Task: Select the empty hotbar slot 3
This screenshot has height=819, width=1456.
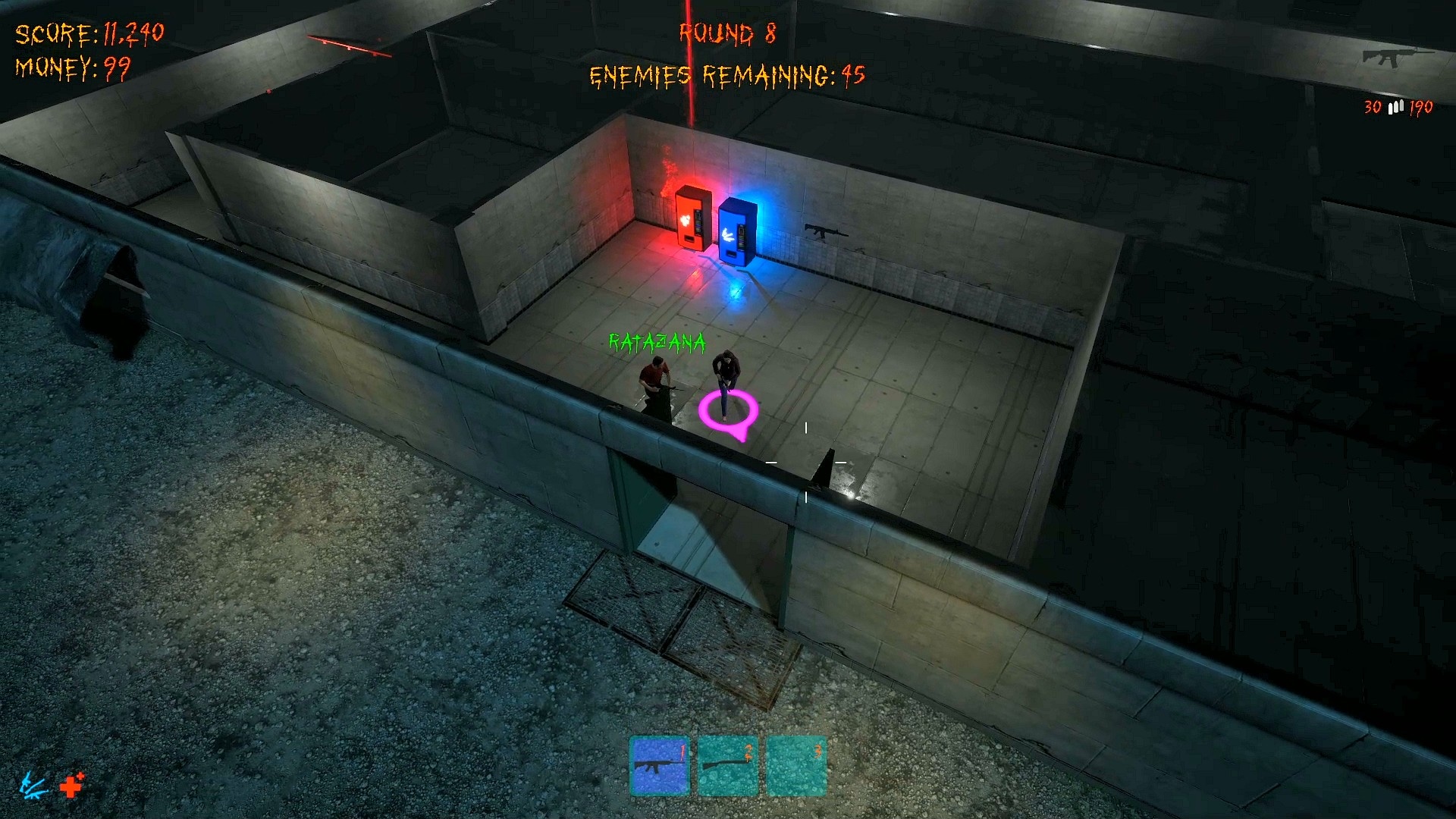Action: (798, 766)
